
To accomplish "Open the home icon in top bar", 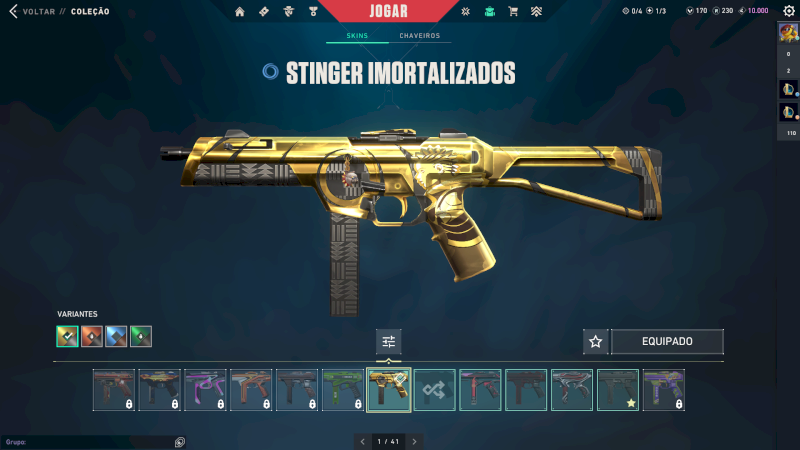I will click(239, 12).
